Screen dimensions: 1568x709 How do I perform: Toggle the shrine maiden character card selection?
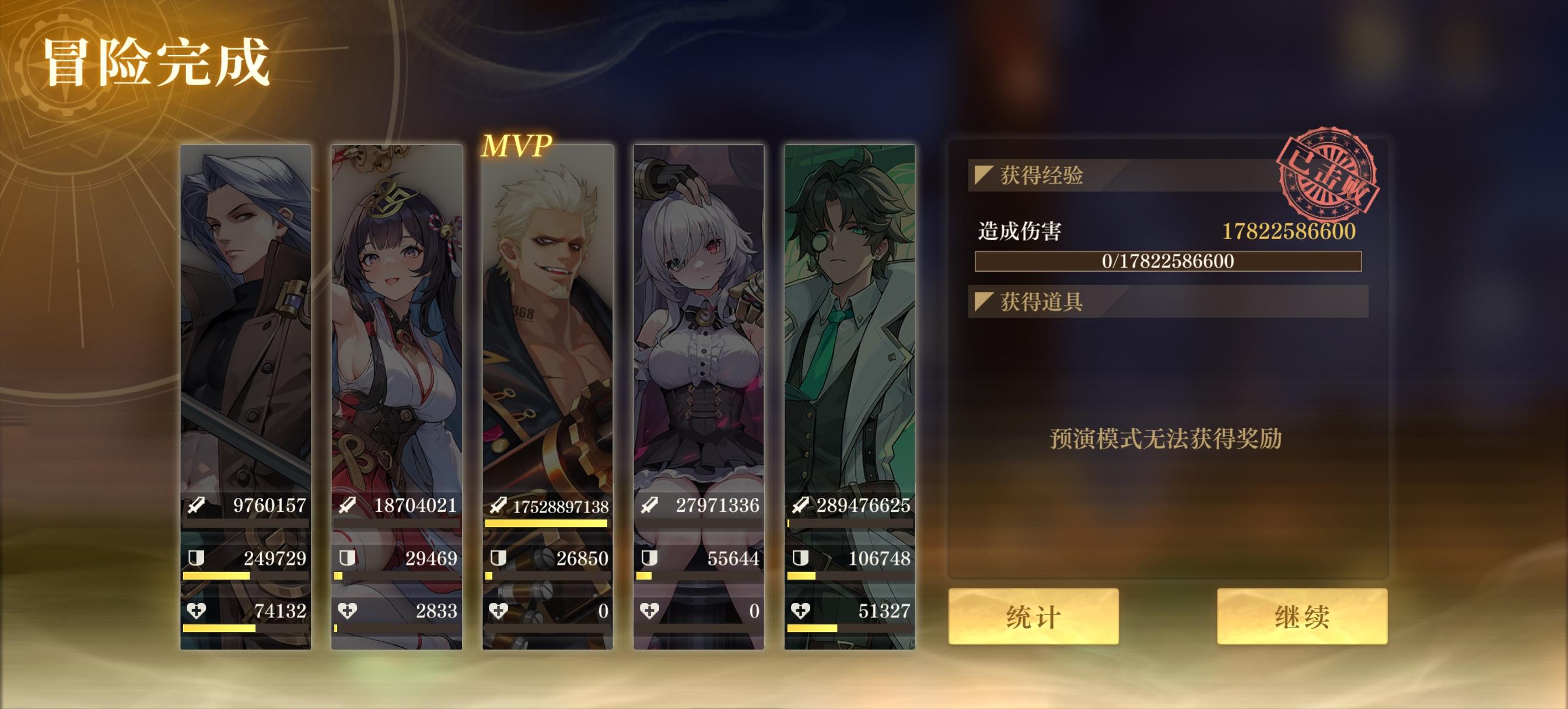pos(395,335)
